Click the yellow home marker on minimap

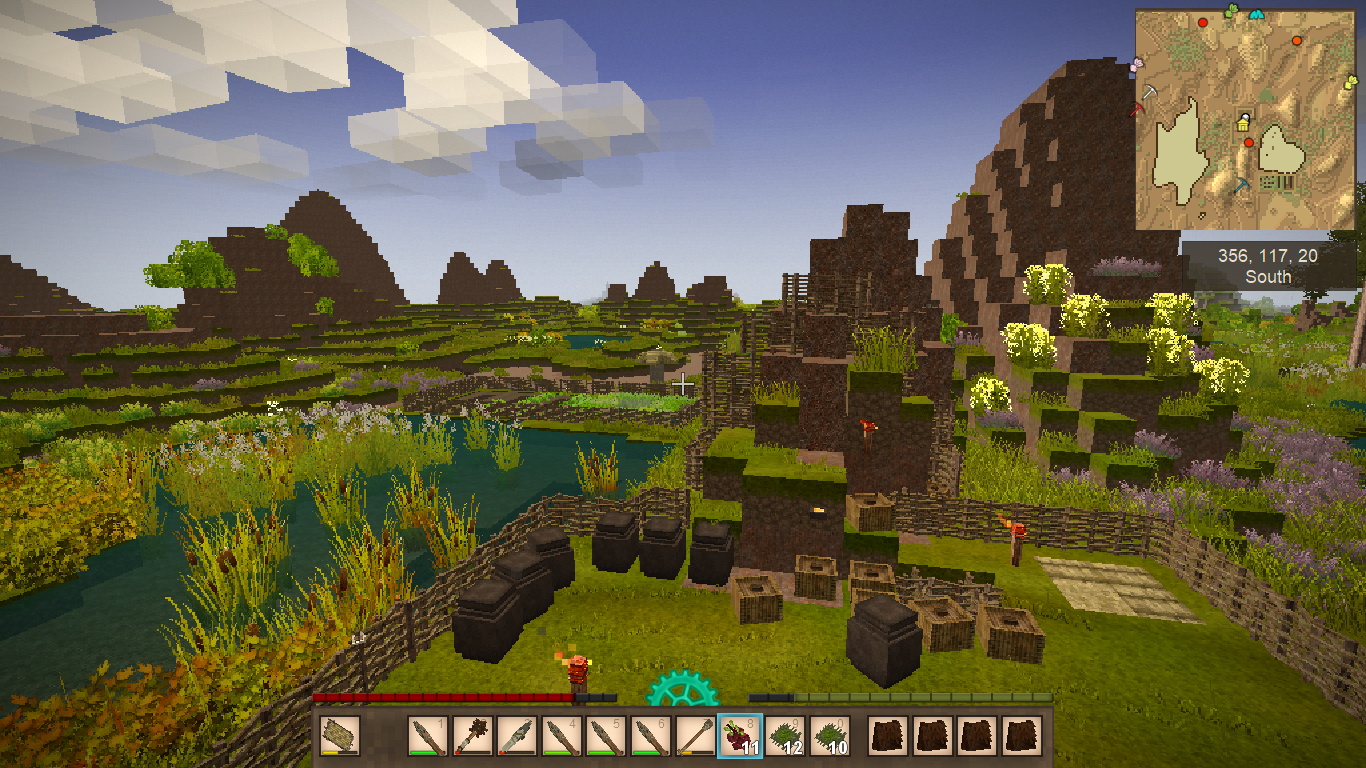click(x=1243, y=123)
